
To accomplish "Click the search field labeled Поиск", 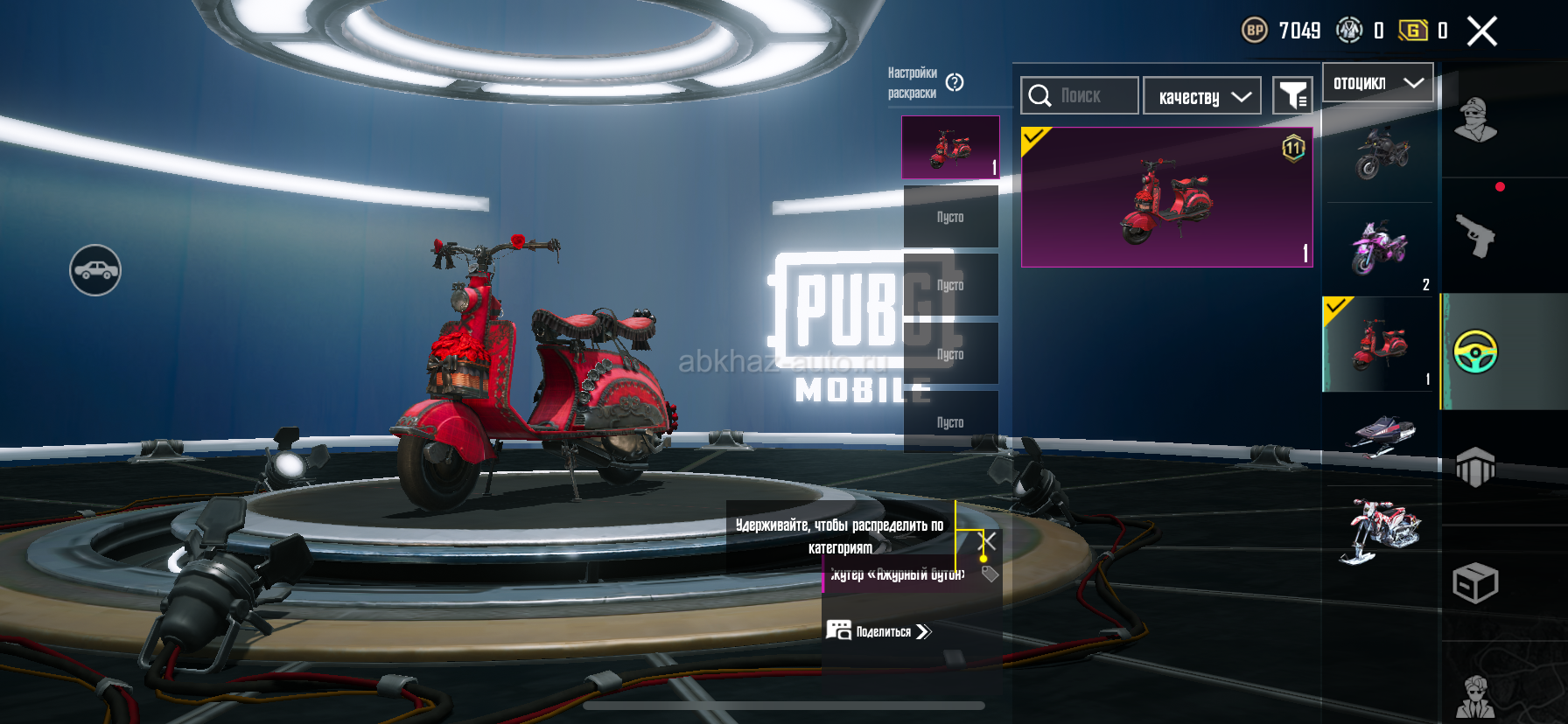I will pos(1080,95).
